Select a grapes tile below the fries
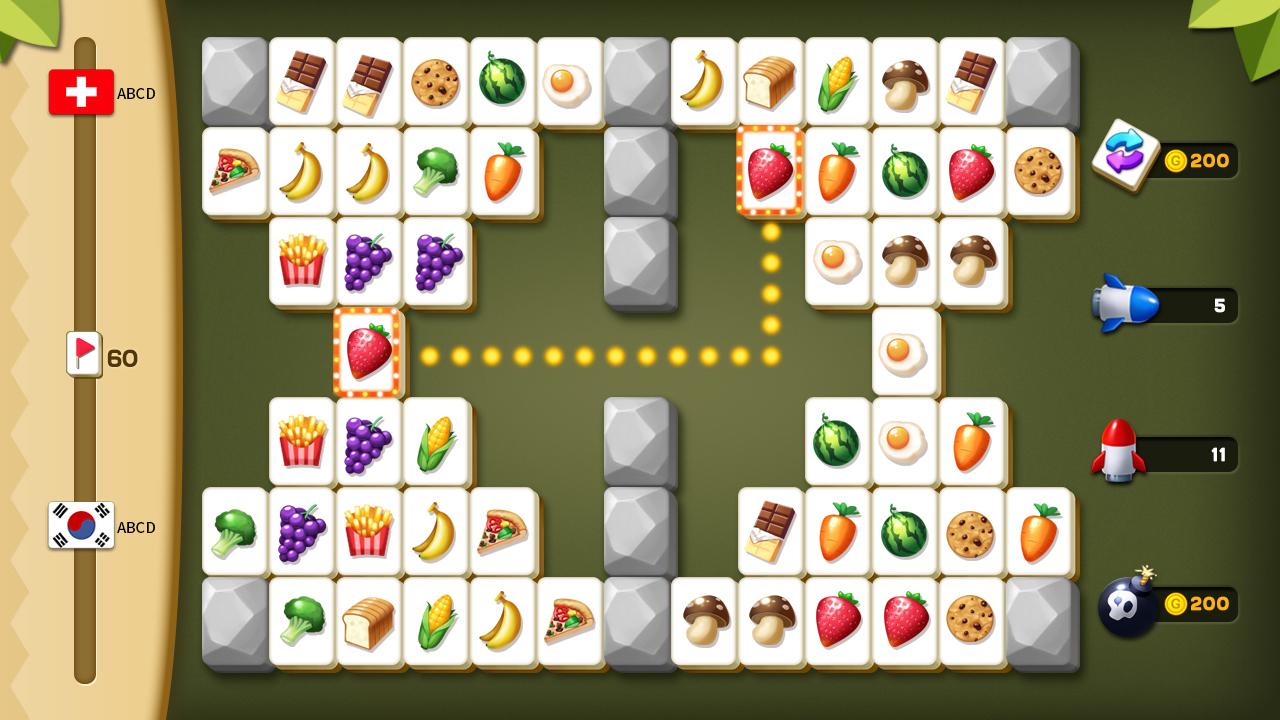 tap(369, 442)
